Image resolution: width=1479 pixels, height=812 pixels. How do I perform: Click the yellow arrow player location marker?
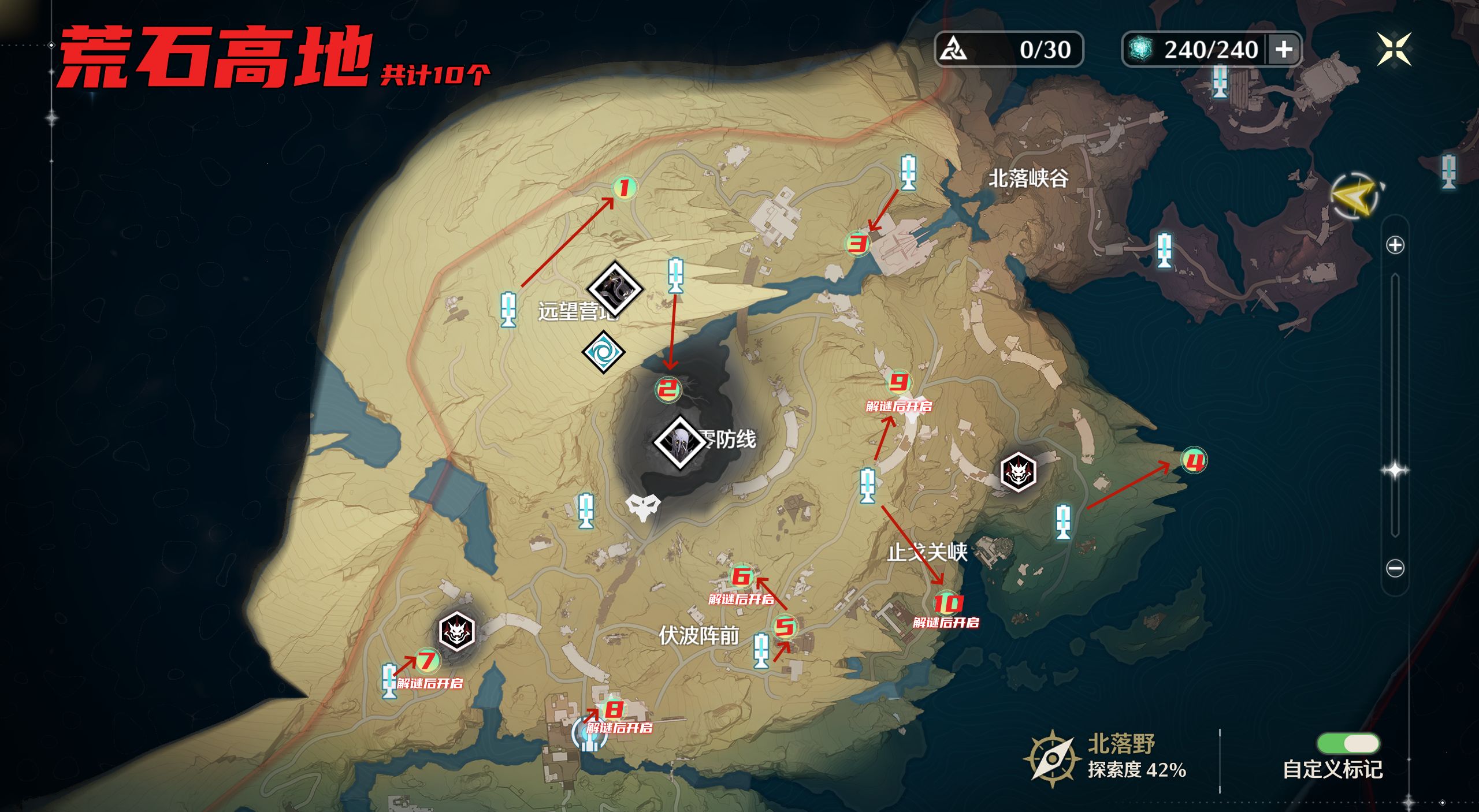click(1355, 196)
